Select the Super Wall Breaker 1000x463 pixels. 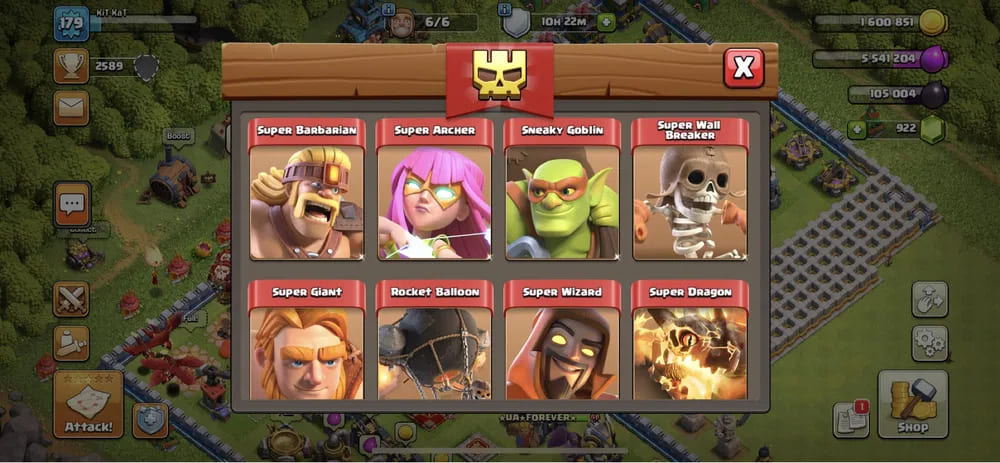pyautogui.click(x=690, y=190)
